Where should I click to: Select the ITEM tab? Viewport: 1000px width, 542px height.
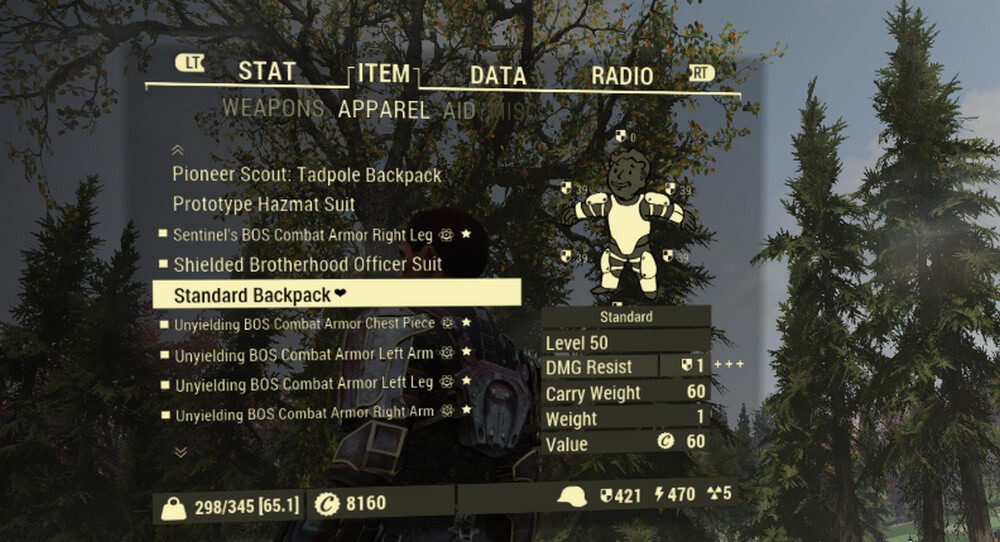[x=383, y=74]
